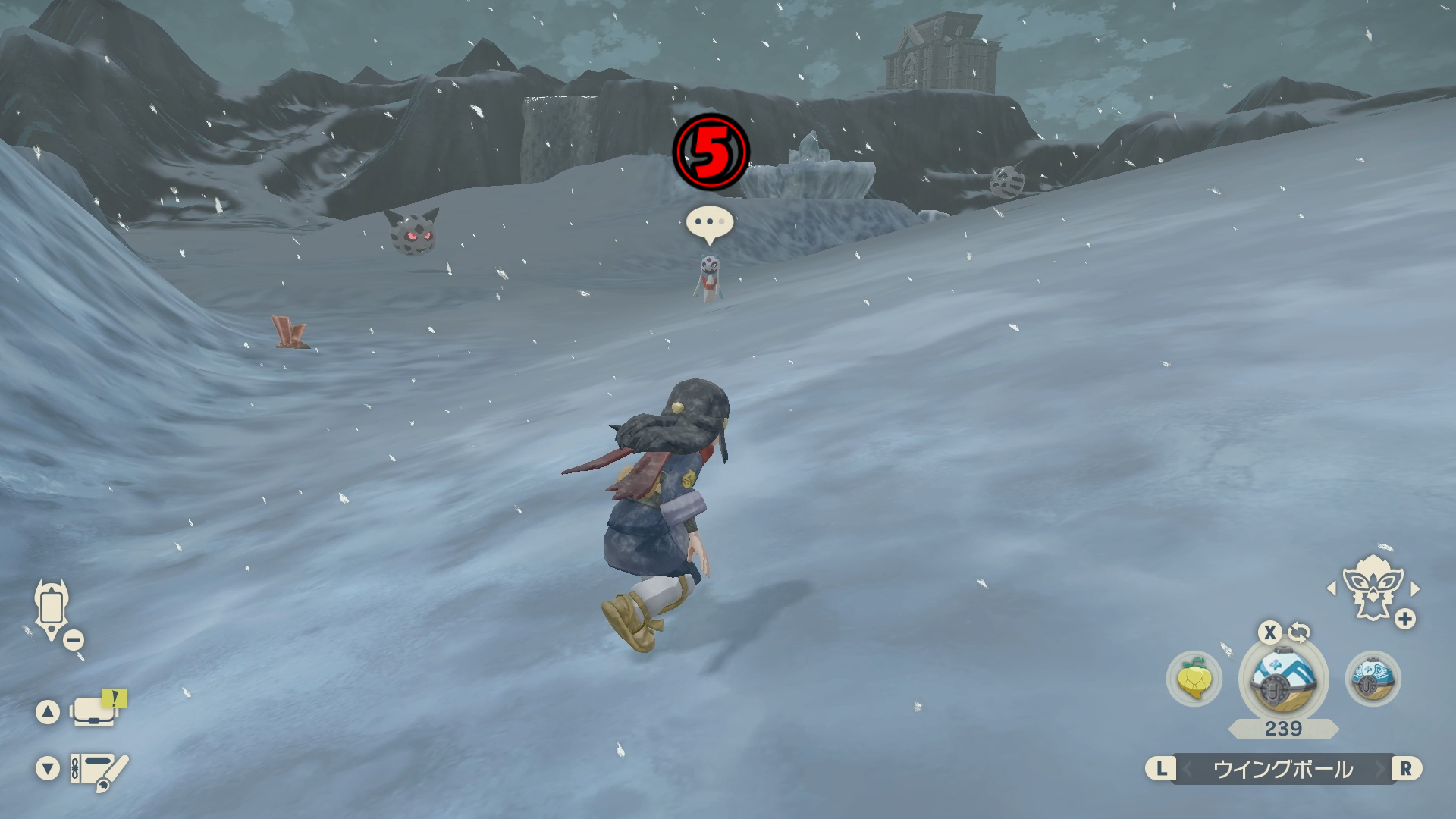
Task: Click the left arrow beside the ride icon
Action: pyautogui.click(x=1331, y=588)
